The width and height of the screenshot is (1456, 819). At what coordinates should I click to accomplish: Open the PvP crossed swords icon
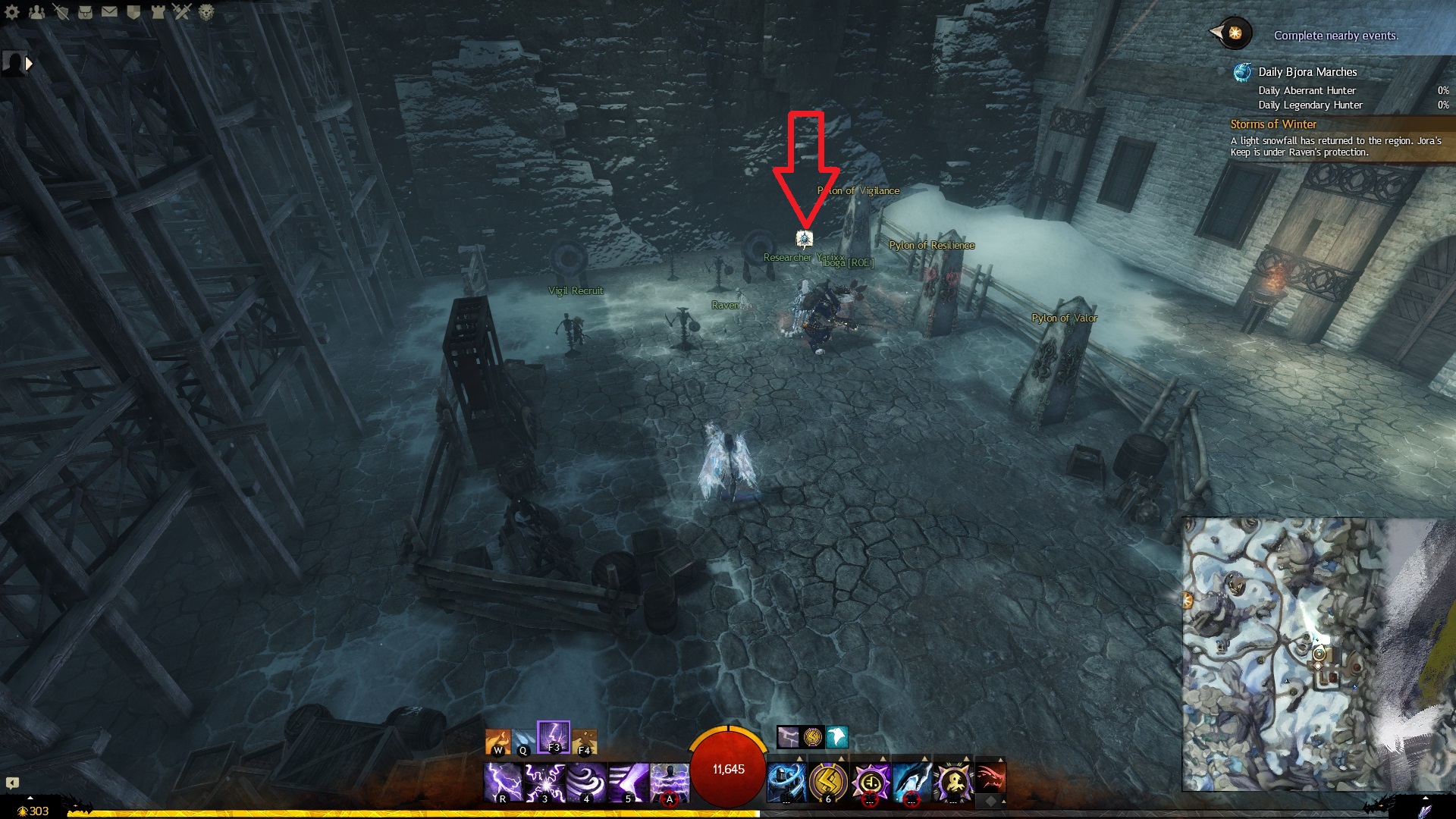tap(182, 12)
